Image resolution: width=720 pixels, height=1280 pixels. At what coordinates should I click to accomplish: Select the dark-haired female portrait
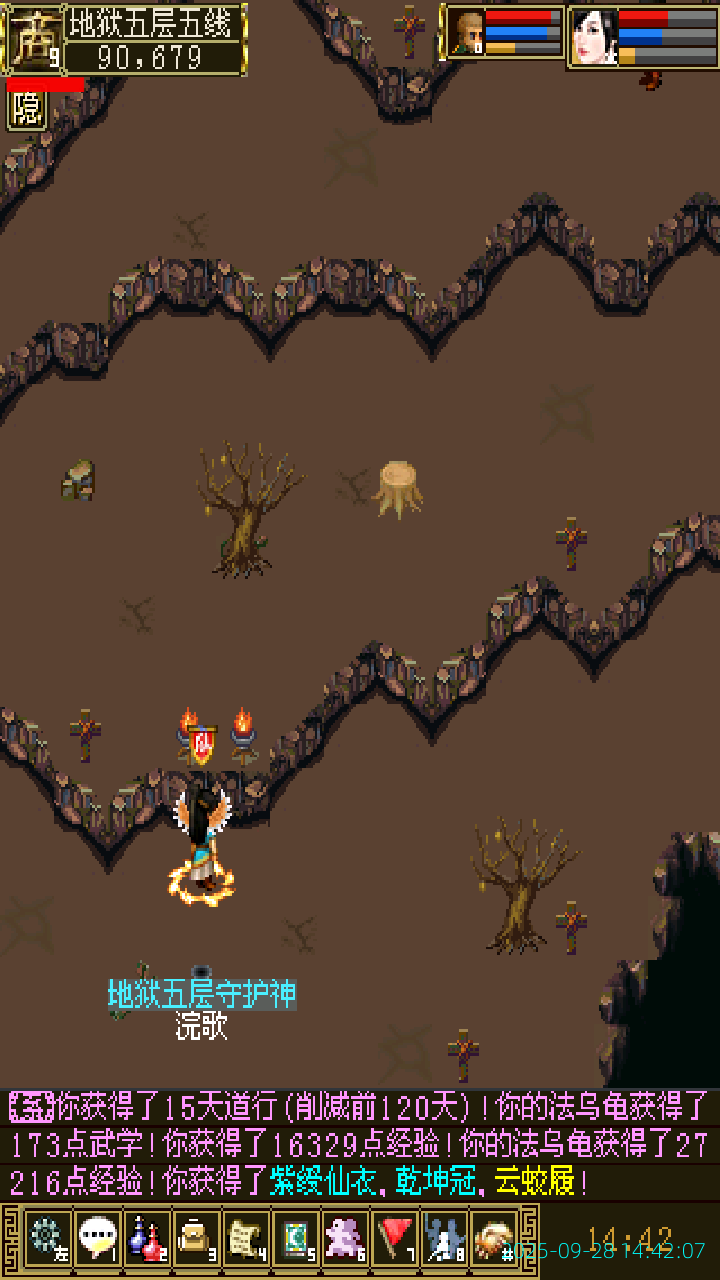pyautogui.click(x=594, y=36)
